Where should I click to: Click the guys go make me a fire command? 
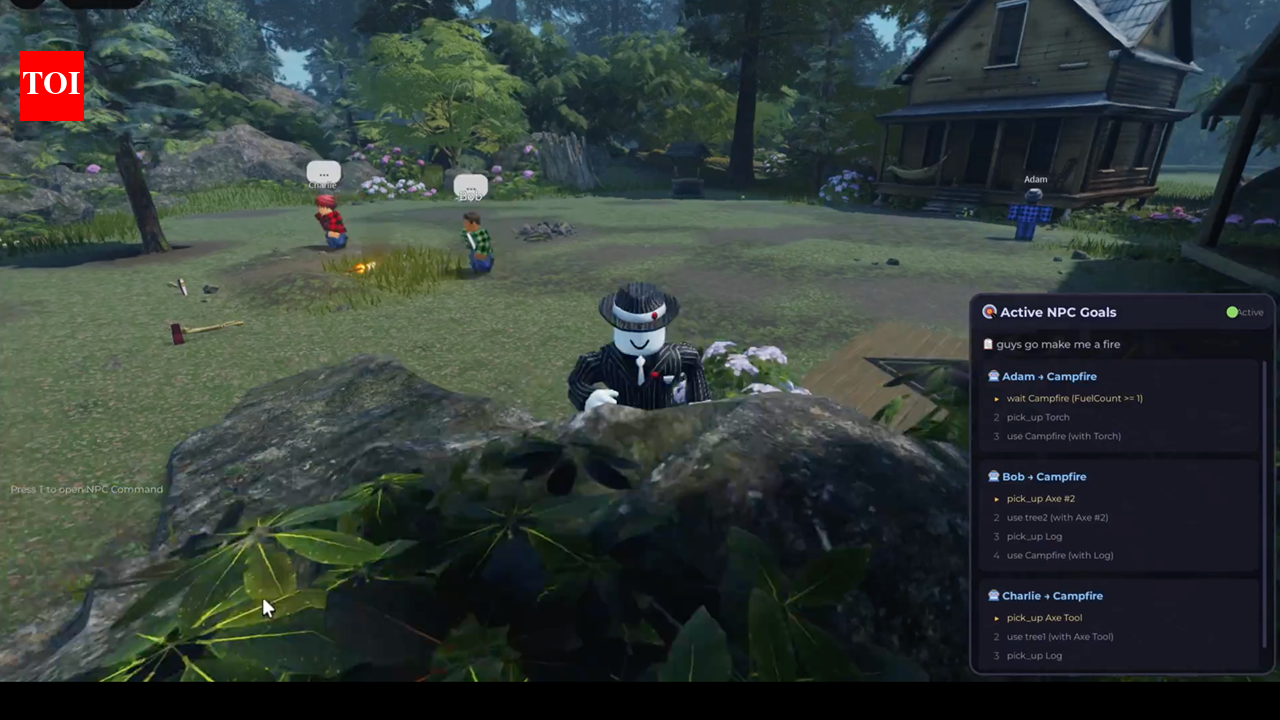(1057, 344)
